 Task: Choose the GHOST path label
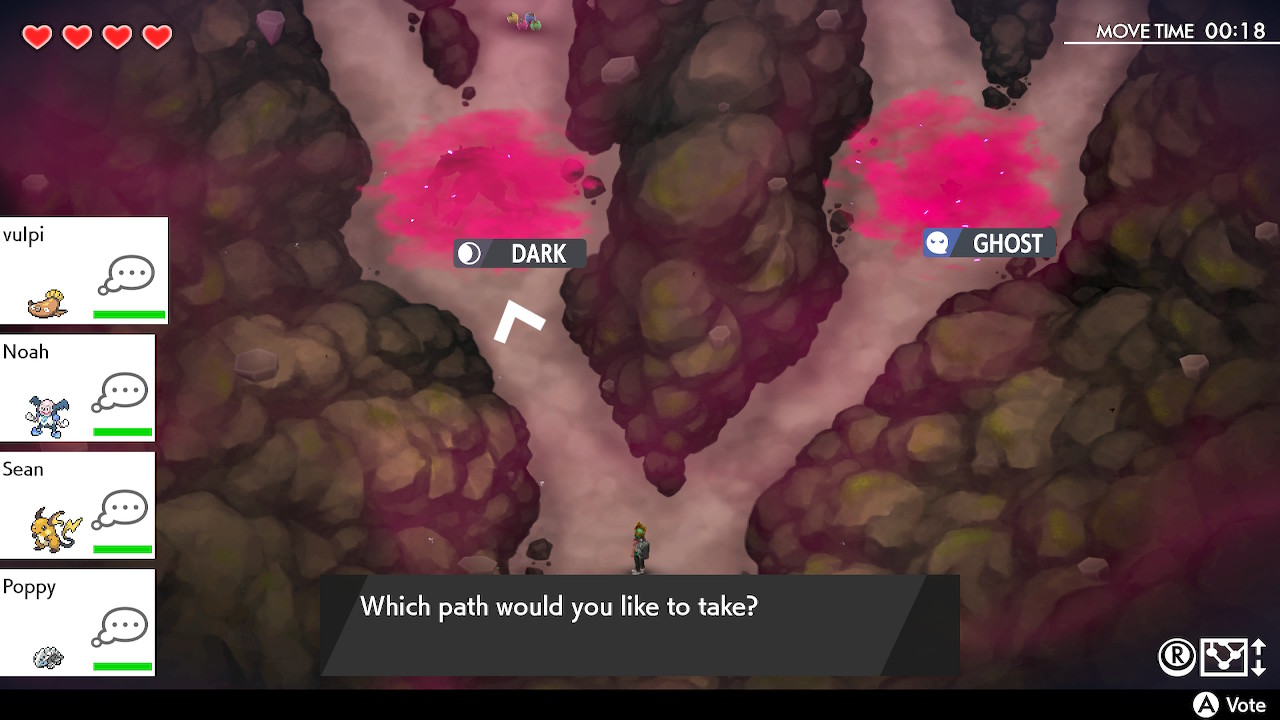tap(989, 243)
